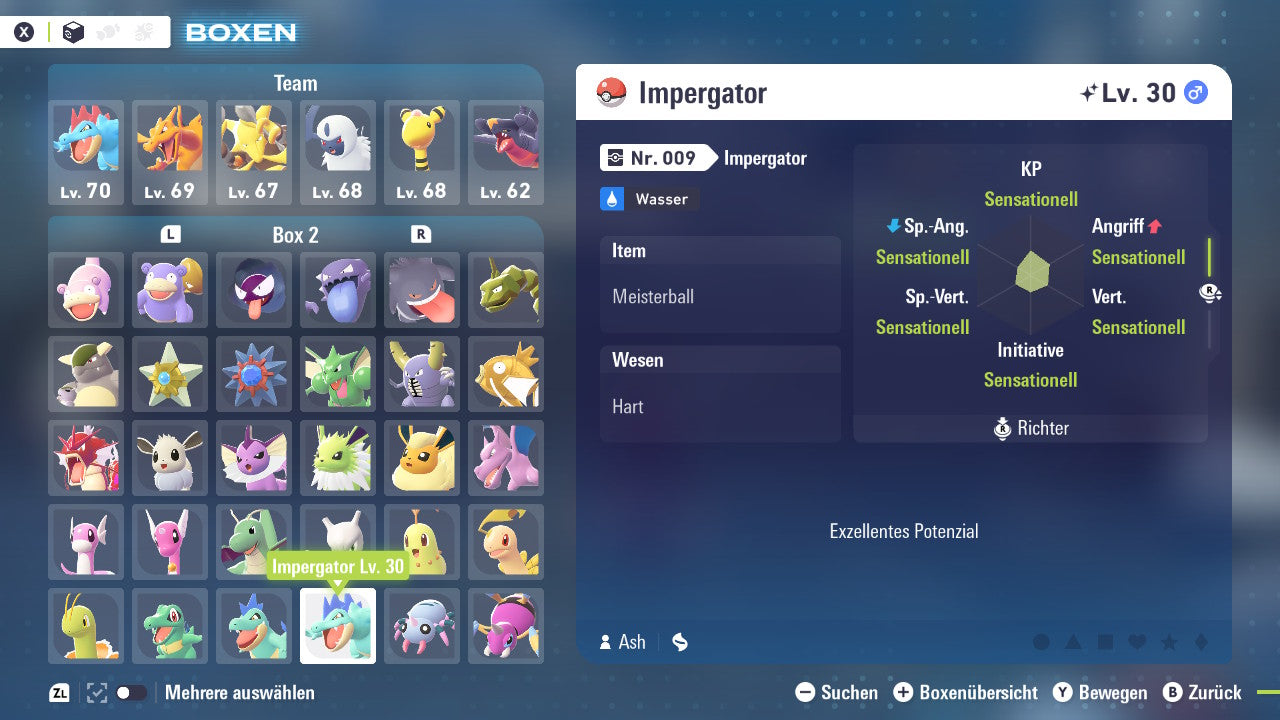Open the Richter stat judge view

[x=1030, y=428]
